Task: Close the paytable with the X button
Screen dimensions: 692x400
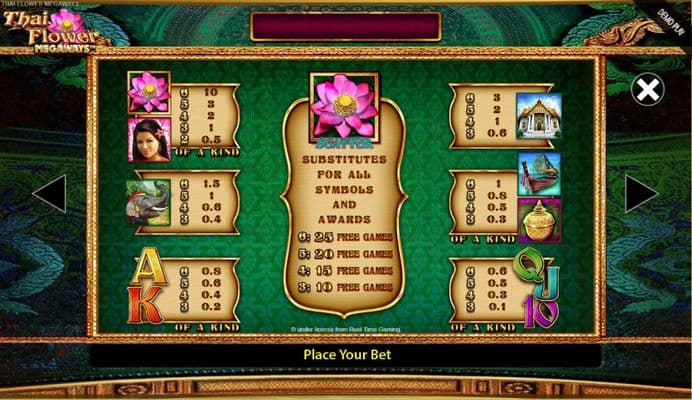Action: pos(647,91)
